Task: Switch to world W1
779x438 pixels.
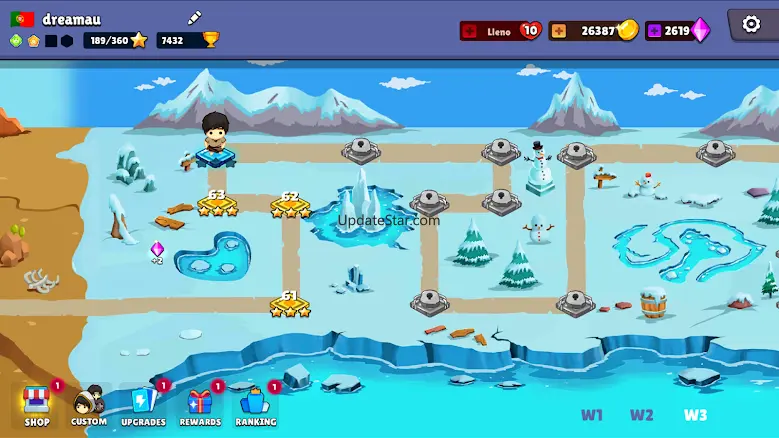Action: click(x=592, y=415)
